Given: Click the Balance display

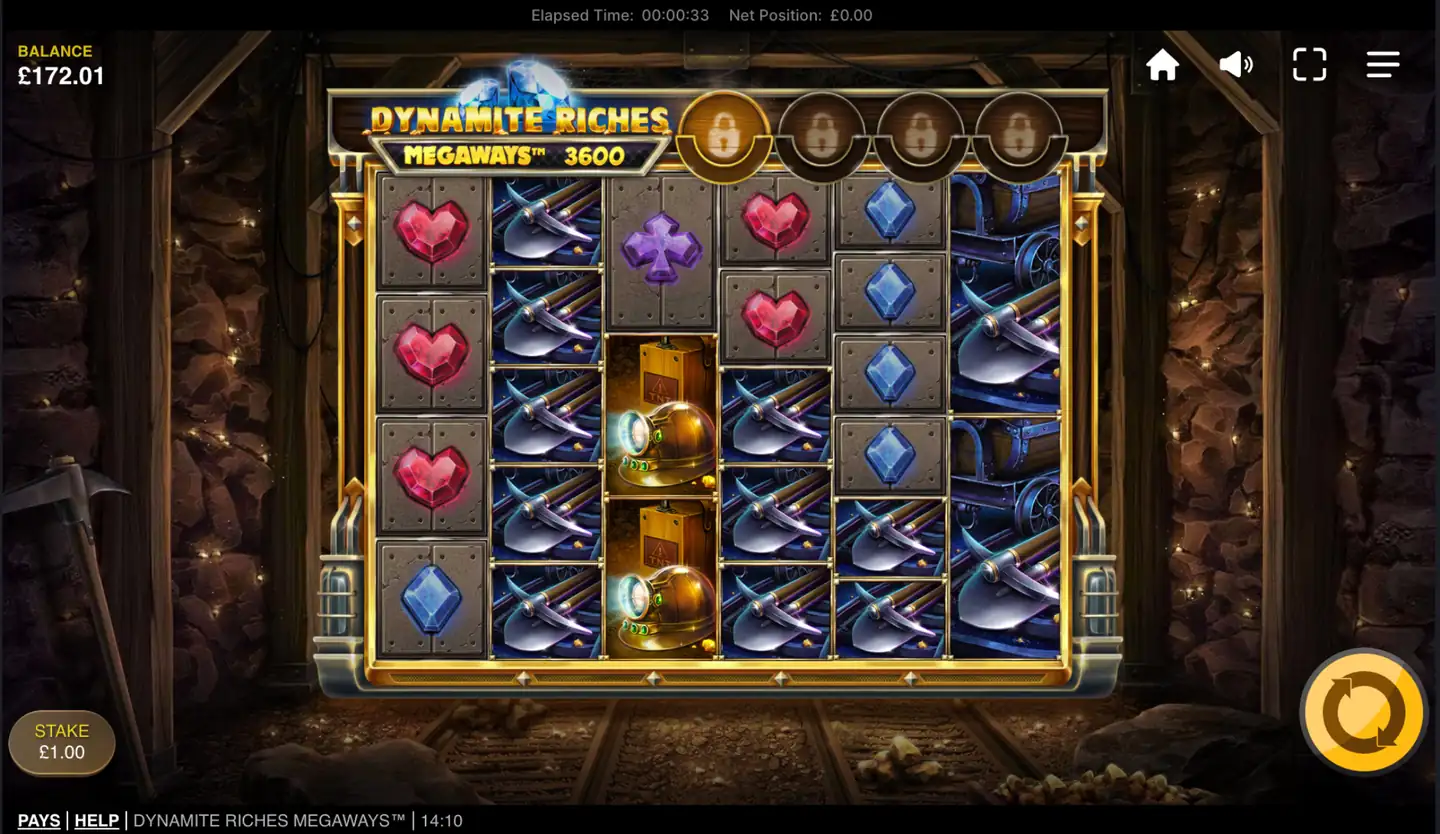Looking at the screenshot, I should [x=57, y=62].
